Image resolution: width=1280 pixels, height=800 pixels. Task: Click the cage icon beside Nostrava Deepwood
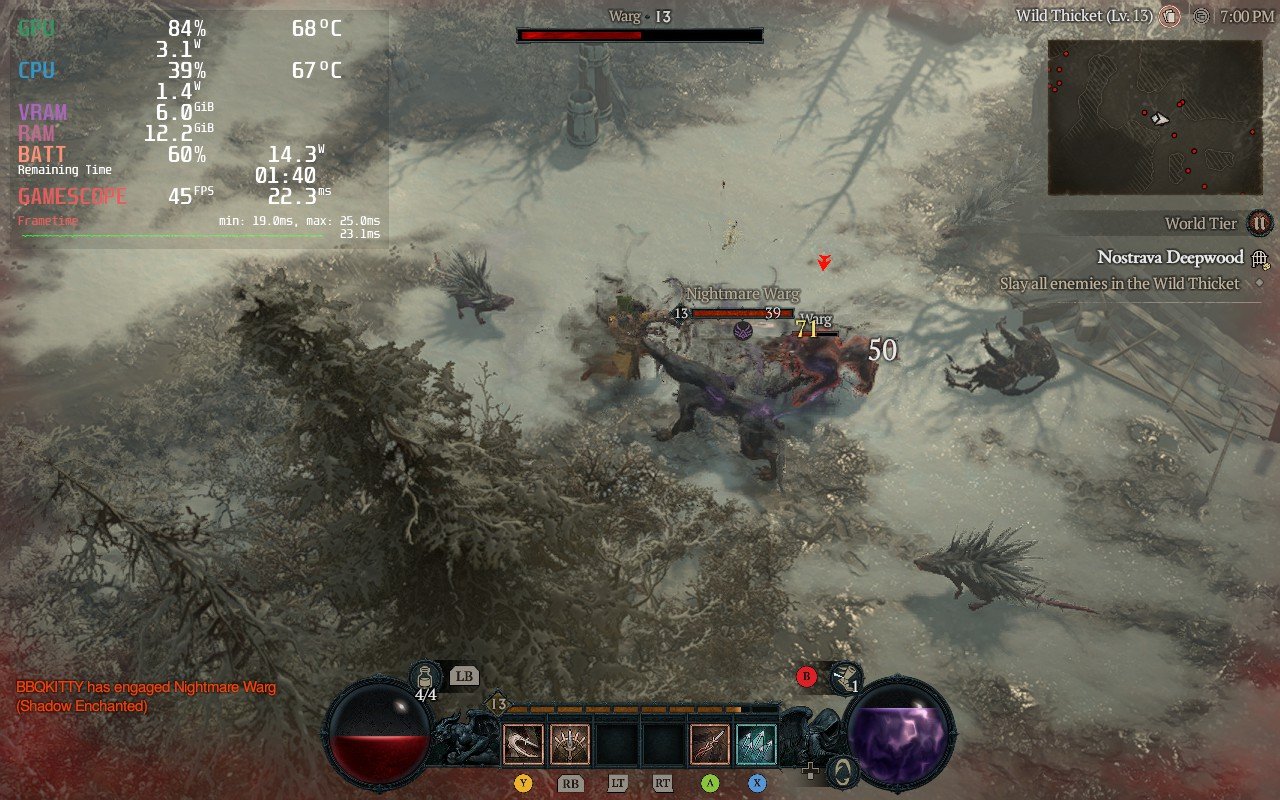1259,259
